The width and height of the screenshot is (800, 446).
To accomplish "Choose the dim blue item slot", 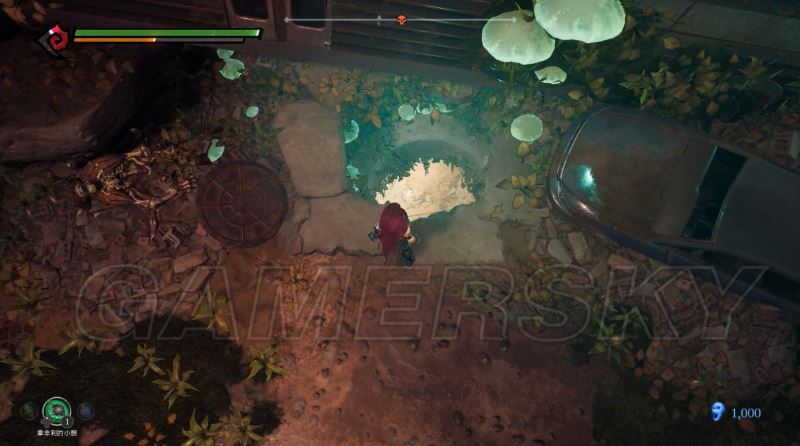I will pos(85,410).
